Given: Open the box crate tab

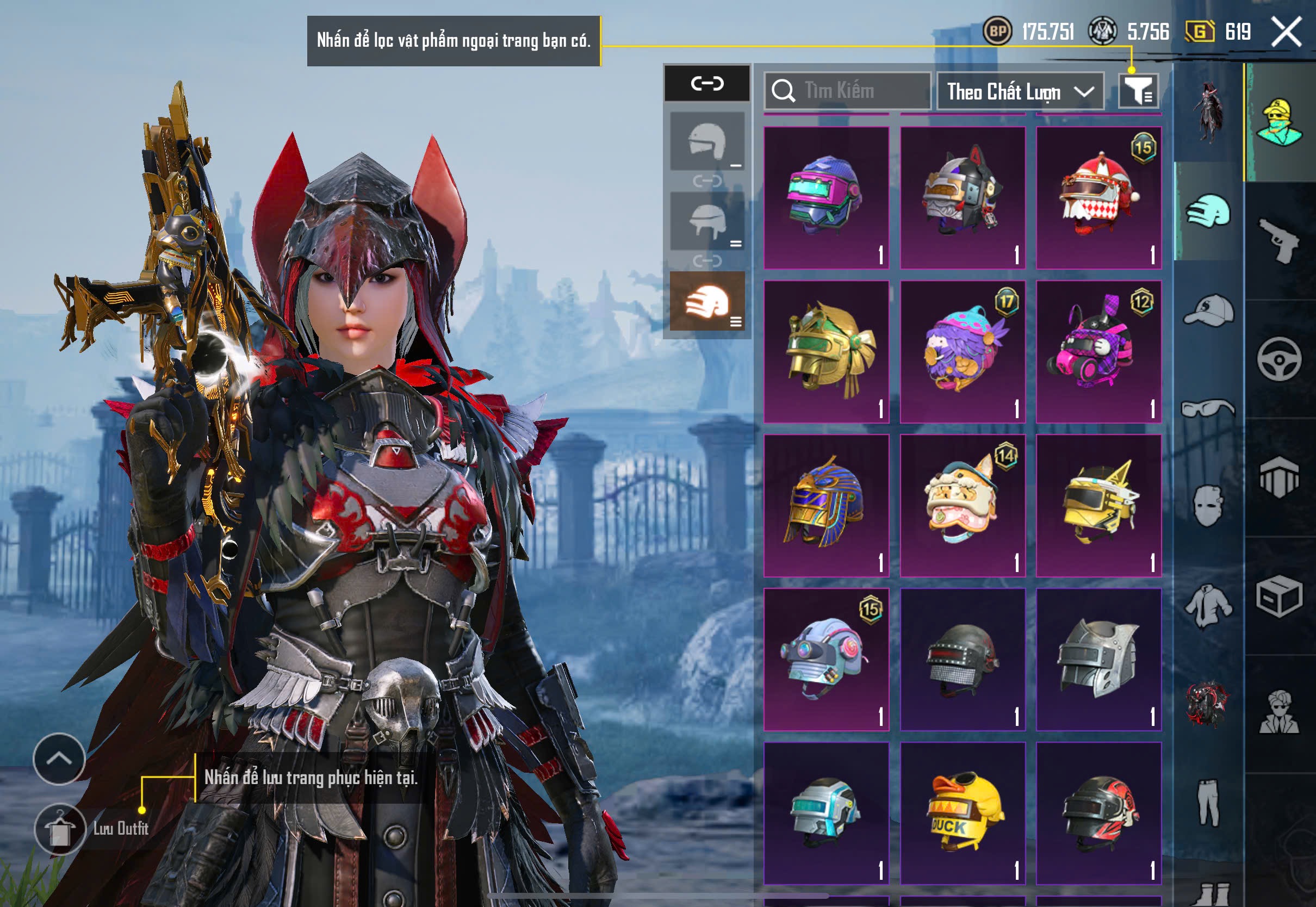Looking at the screenshot, I should (x=1279, y=597).
